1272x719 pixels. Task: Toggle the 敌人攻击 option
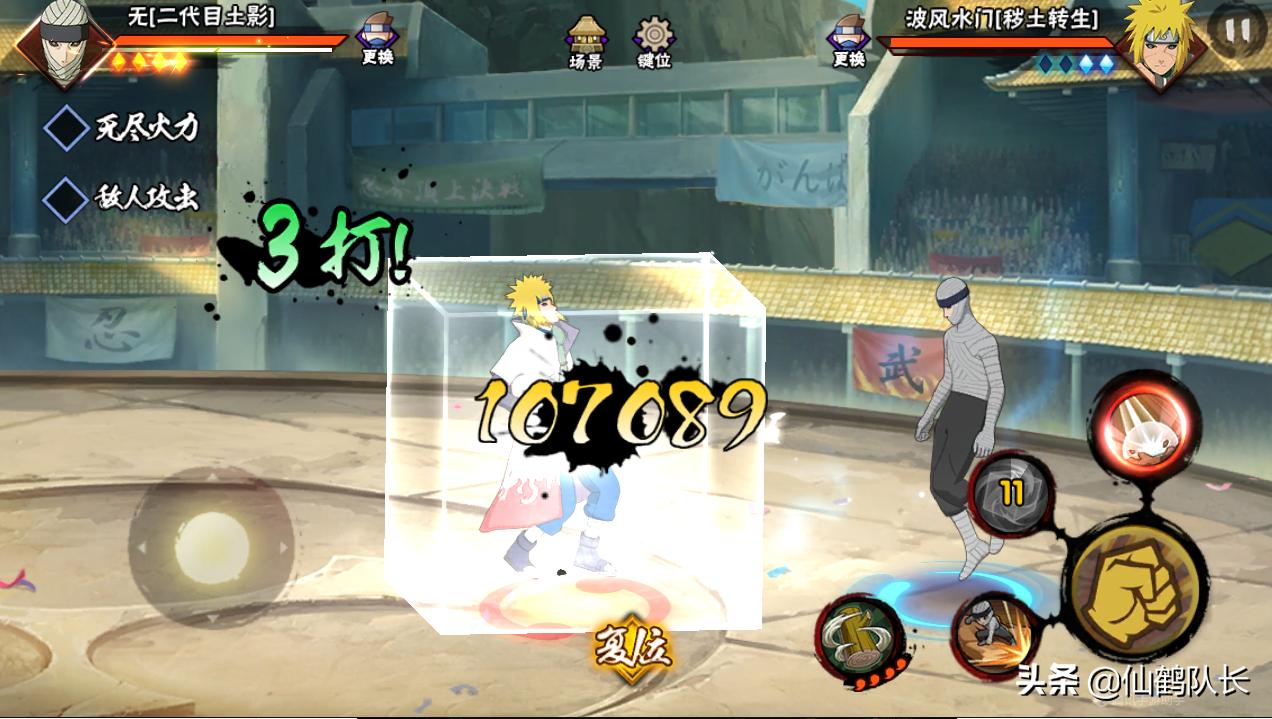[66, 199]
